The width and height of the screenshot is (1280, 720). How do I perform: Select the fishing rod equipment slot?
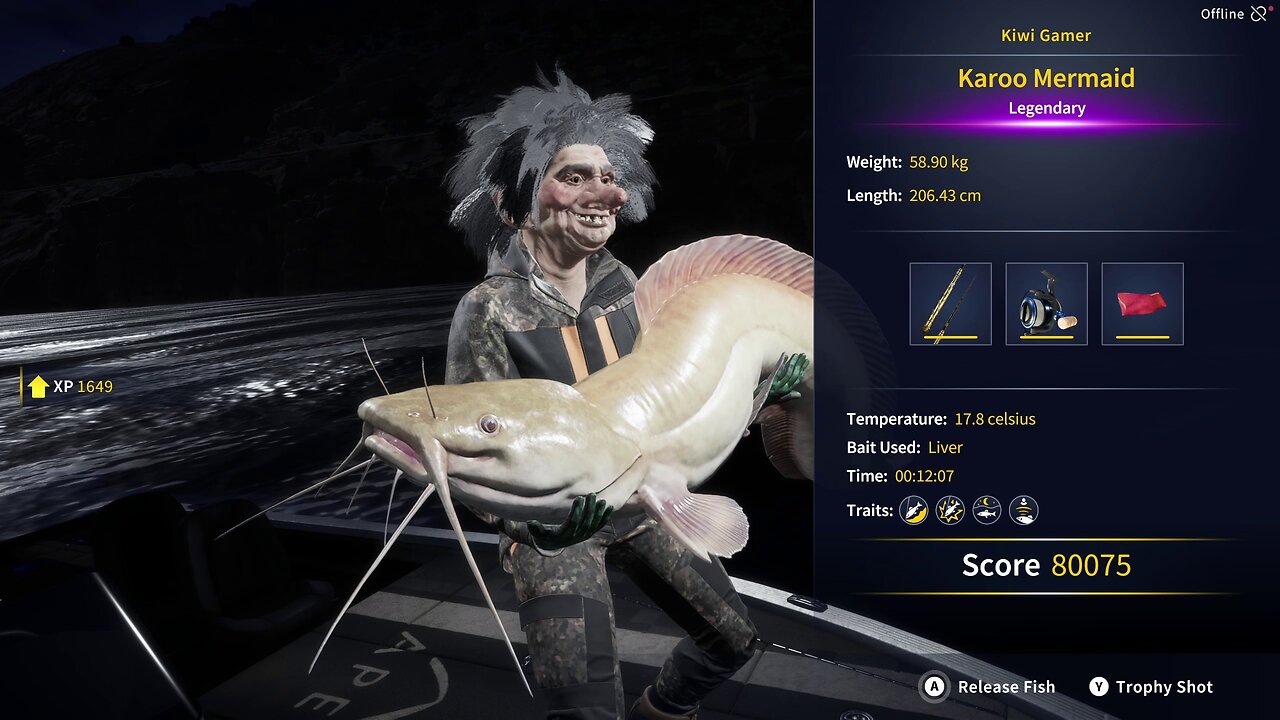point(950,304)
